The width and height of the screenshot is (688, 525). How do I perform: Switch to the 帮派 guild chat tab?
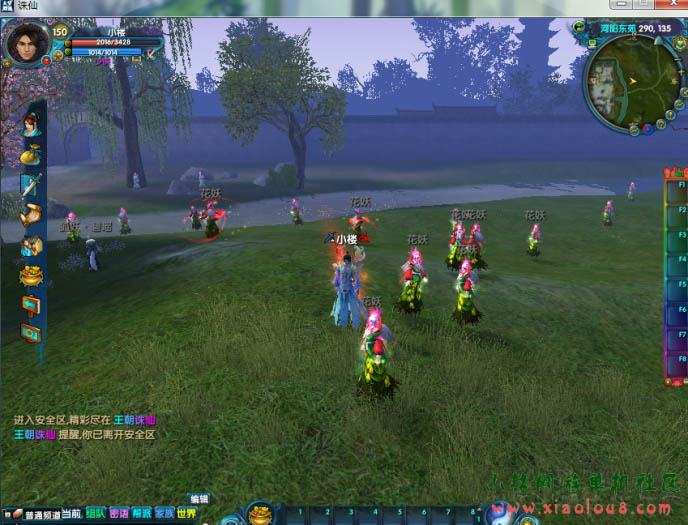141,514
